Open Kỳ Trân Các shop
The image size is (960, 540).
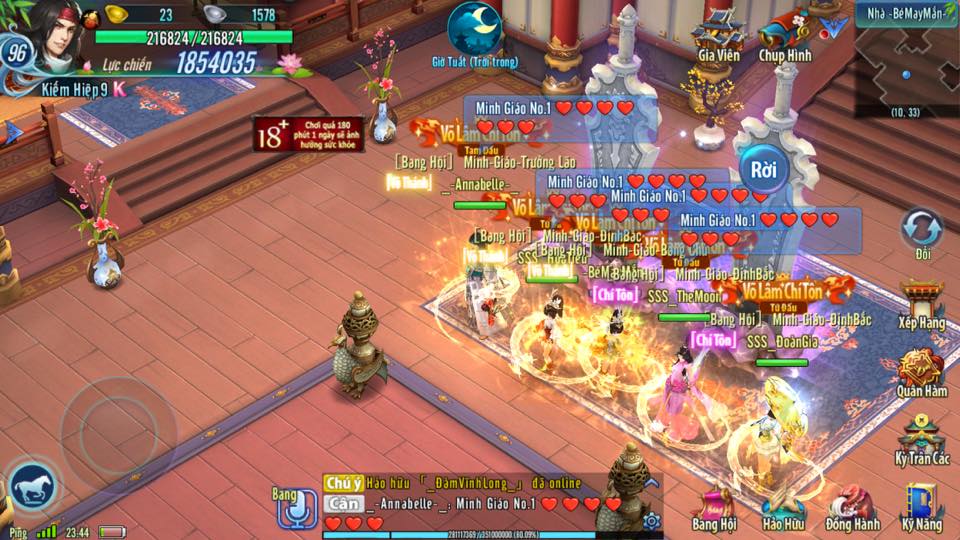tap(921, 438)
